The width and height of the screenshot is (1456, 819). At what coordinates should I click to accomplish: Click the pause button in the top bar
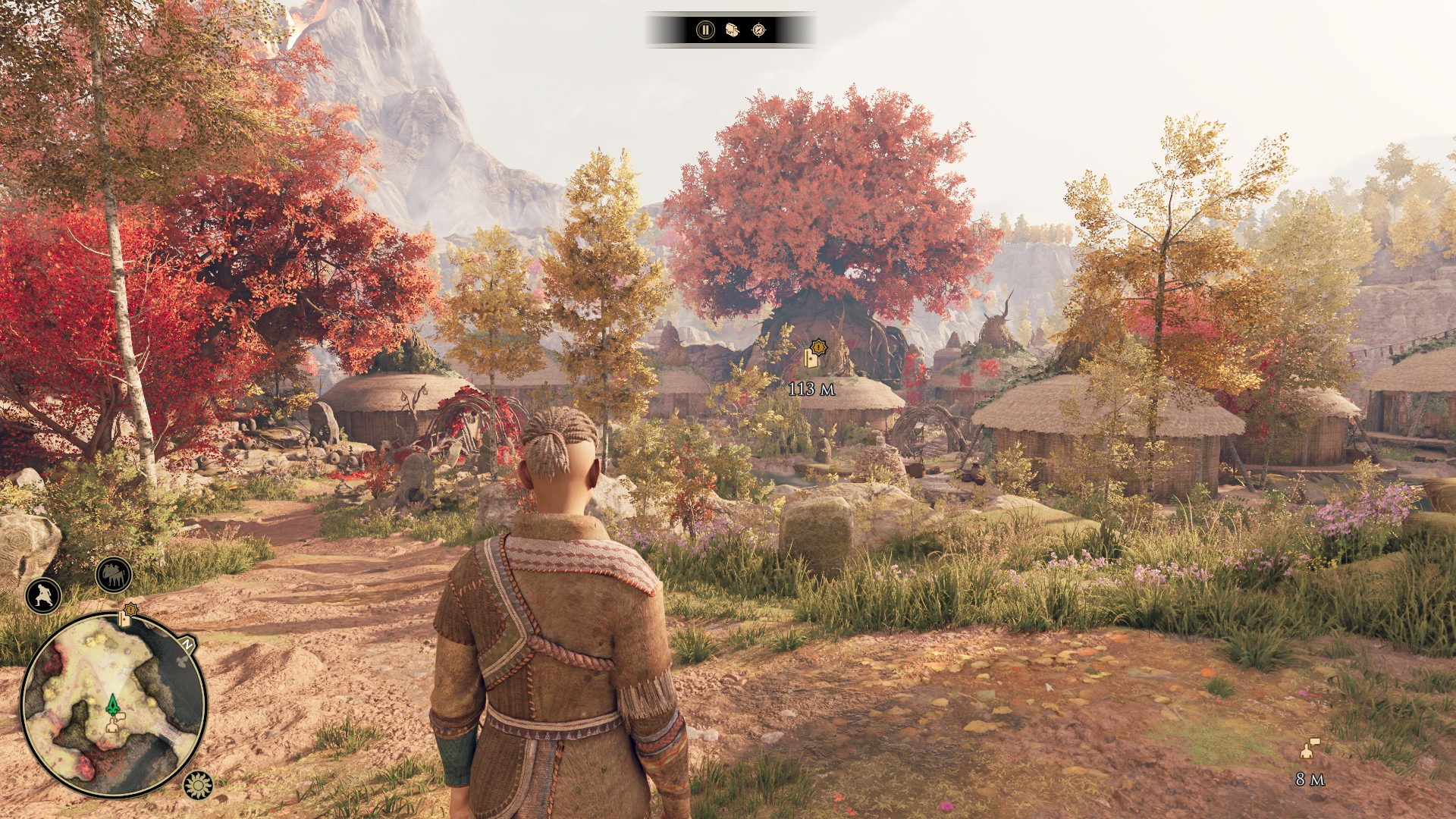[705, 30]
